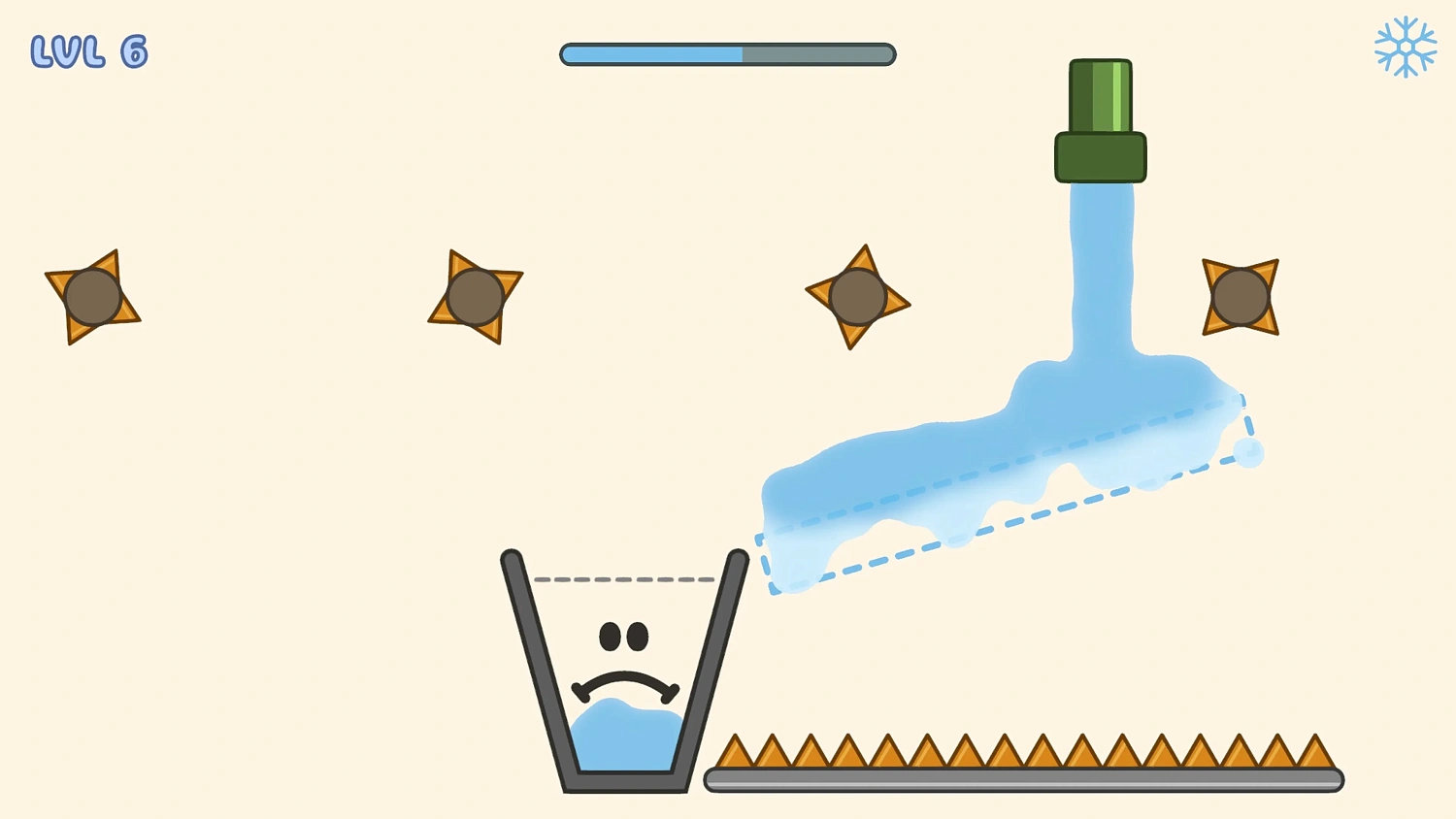Select the leftmost star pin
Screen dimensions: 1456x819
(x=92, y=296)
